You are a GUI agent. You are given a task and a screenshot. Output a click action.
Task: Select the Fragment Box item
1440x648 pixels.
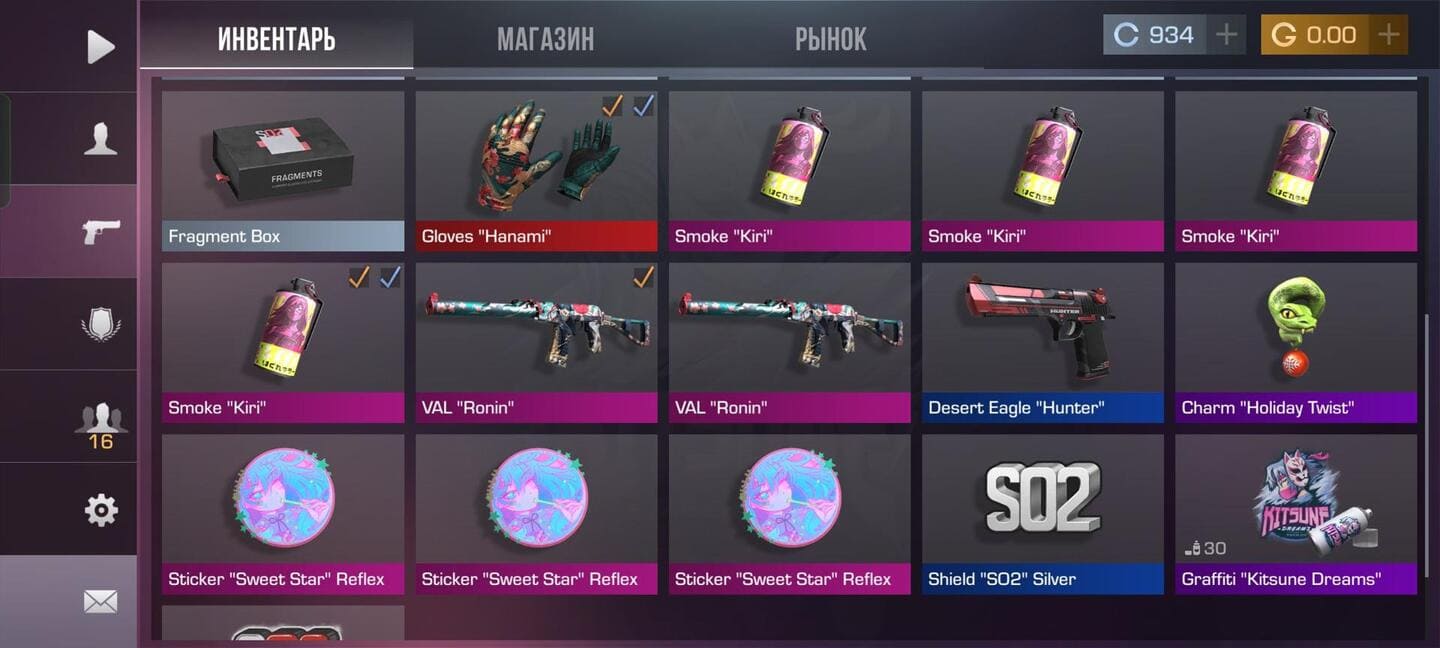tap(283, 170)
